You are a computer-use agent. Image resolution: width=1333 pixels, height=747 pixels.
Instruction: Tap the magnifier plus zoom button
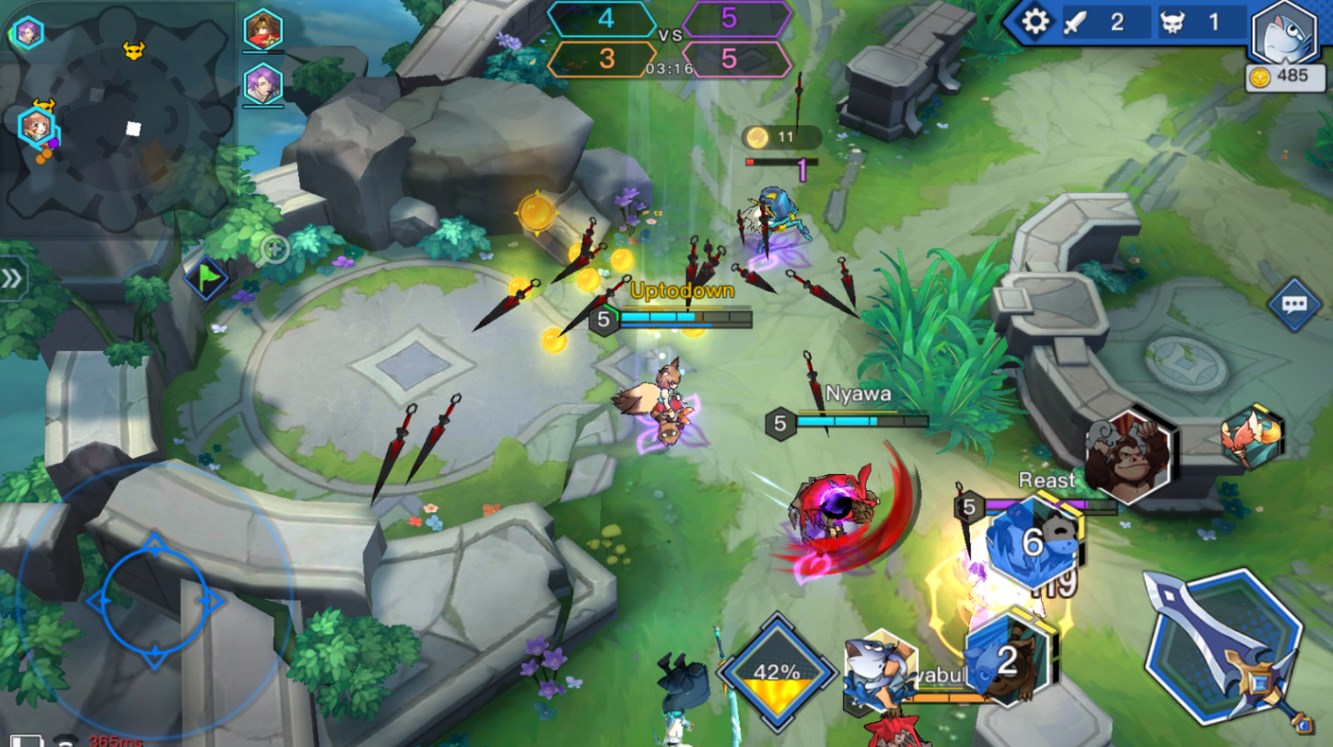click(x=275, y=248)
